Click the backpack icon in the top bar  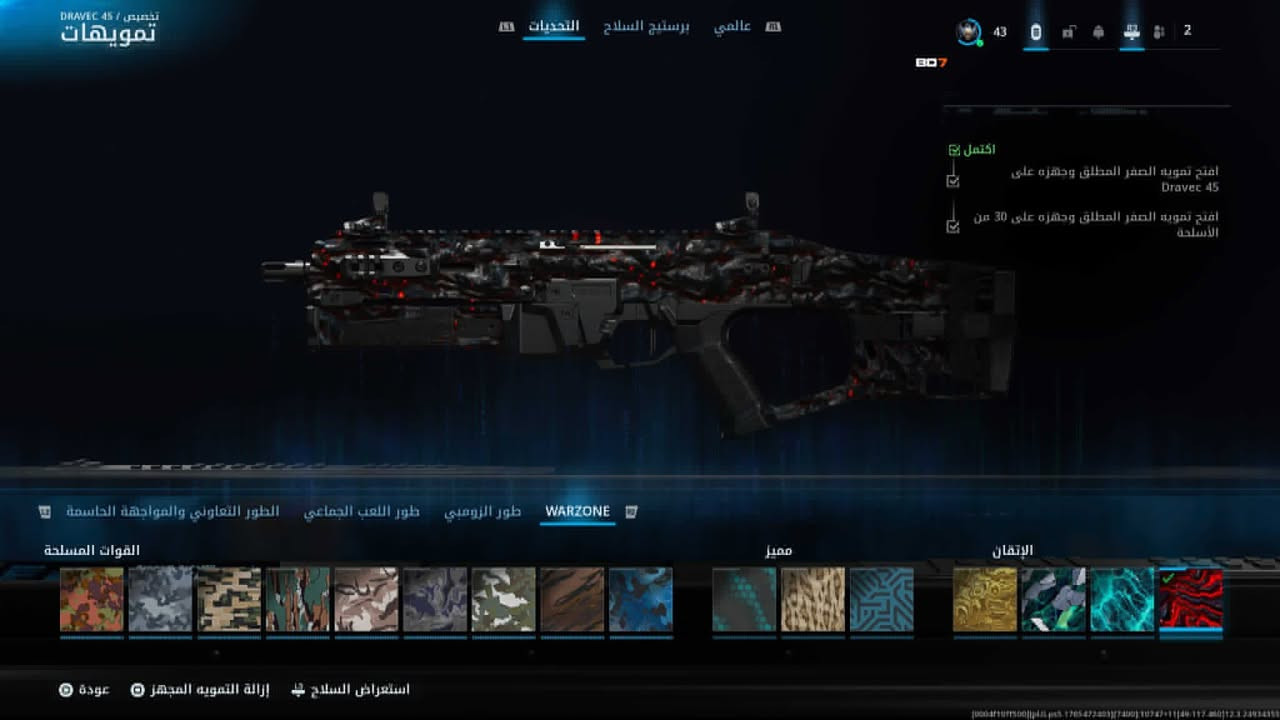(x=1098, y=32)
